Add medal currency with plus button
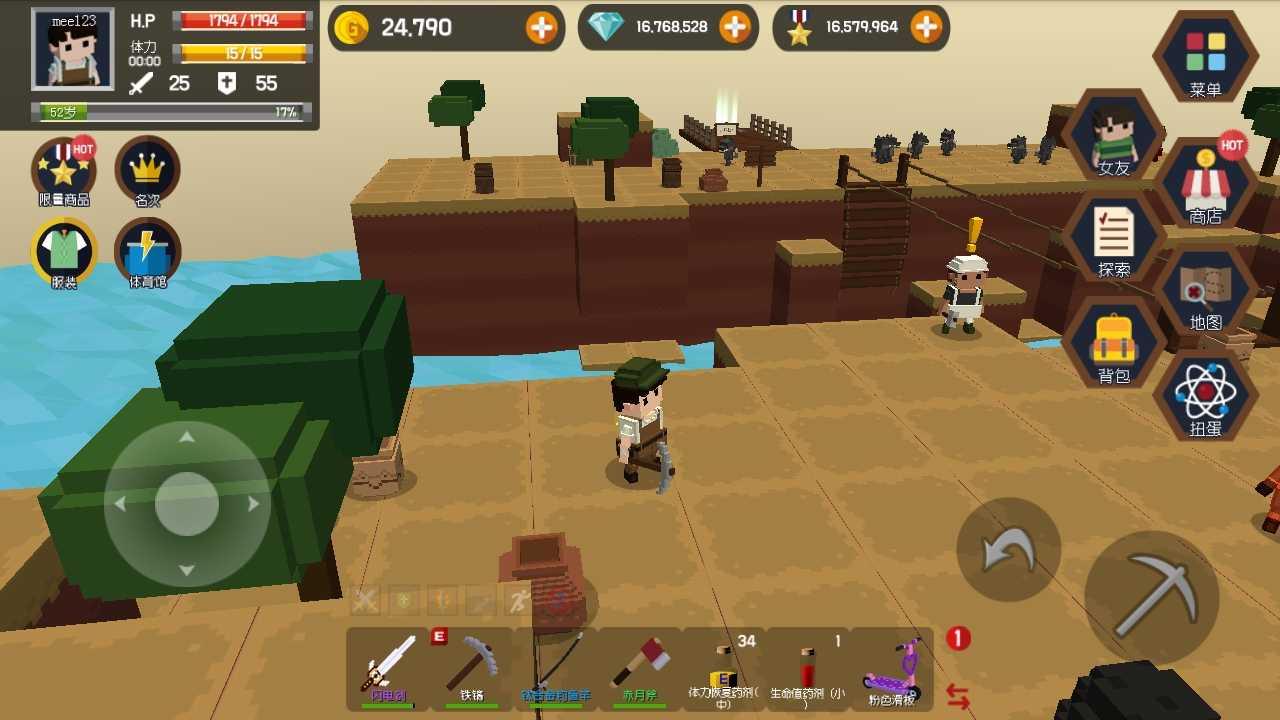This screenshot has width=1280, height=720. point(927,28)
